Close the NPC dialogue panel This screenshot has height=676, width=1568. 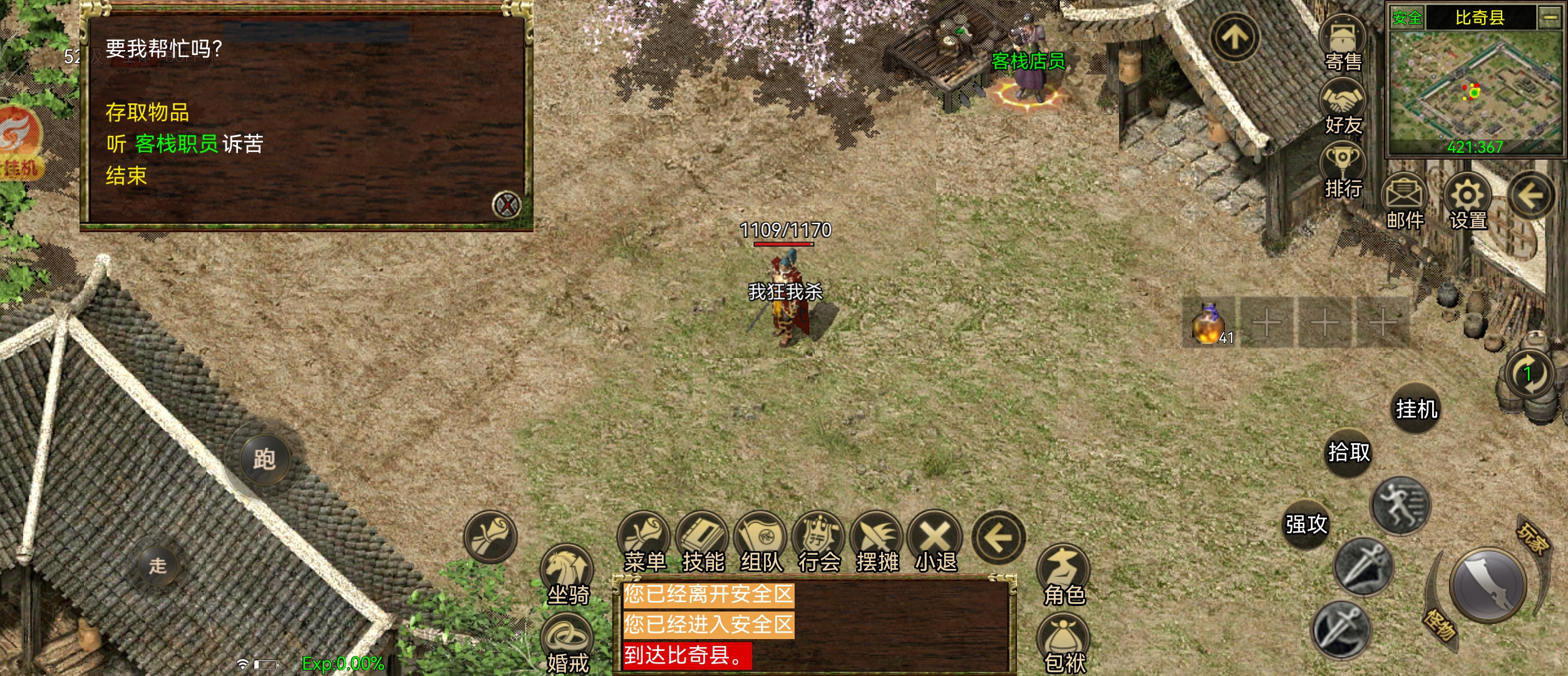[506, 205]
